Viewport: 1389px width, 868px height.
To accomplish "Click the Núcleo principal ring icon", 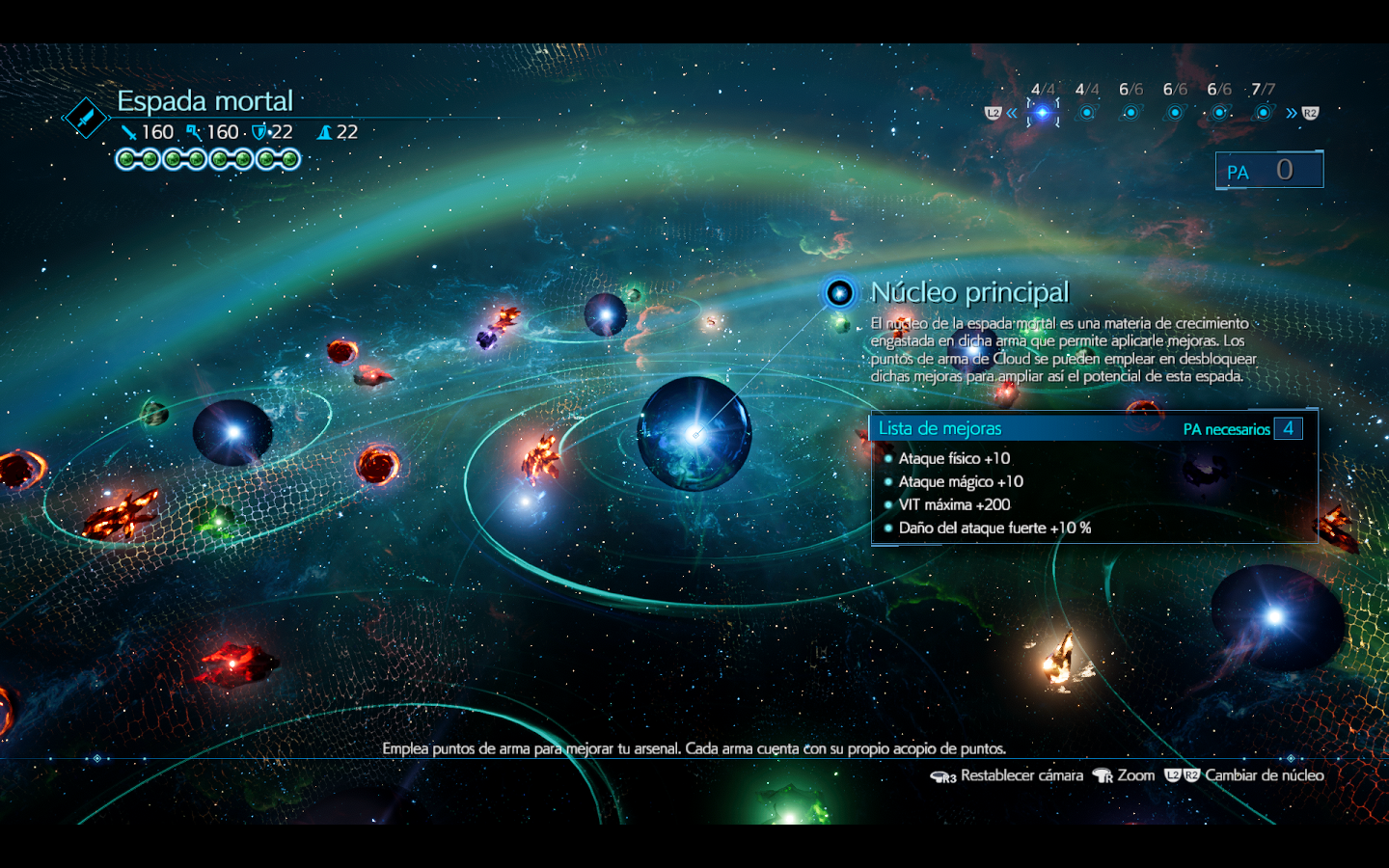I will pyautogui.click(x=839, y=292).
